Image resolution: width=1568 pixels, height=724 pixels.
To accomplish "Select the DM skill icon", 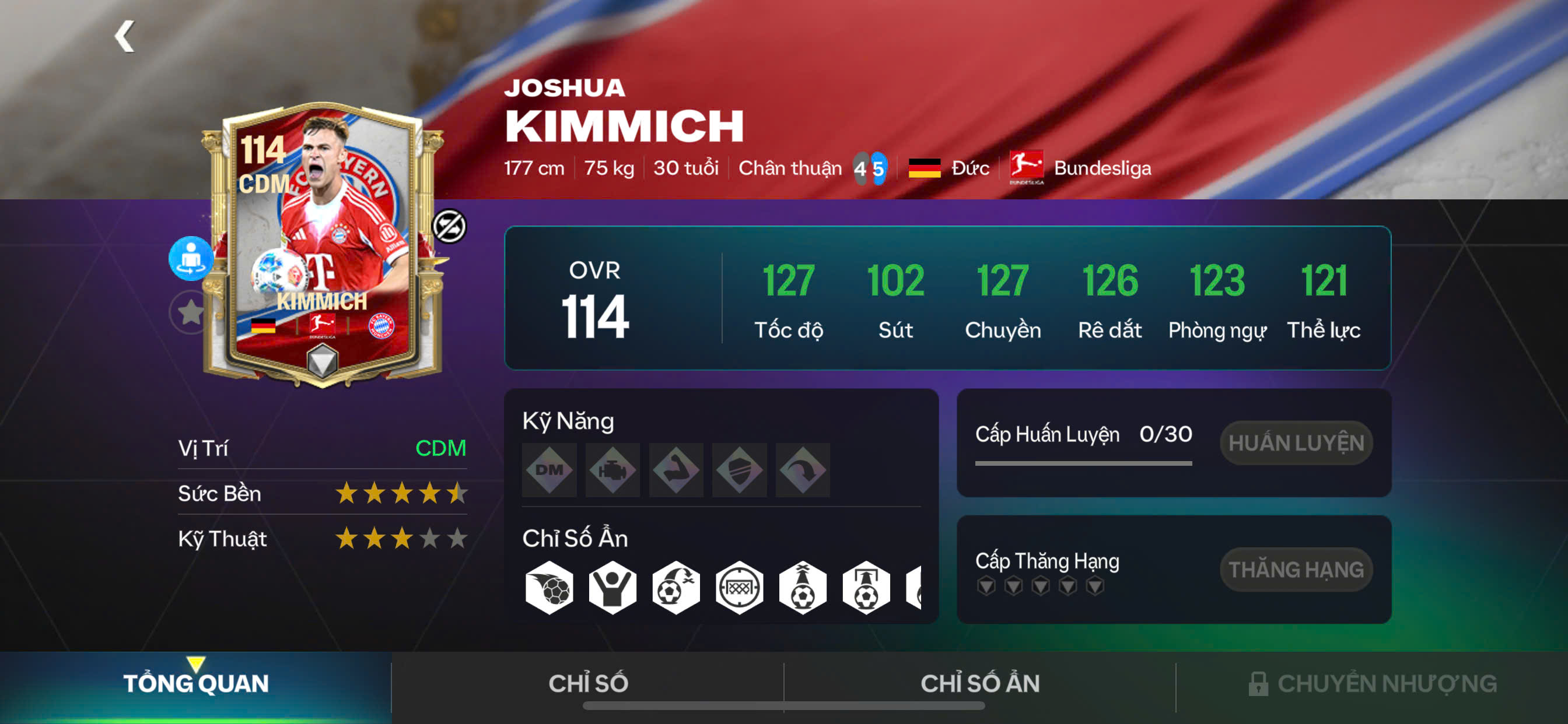I will pyautogui.click(x=549, y=470).
